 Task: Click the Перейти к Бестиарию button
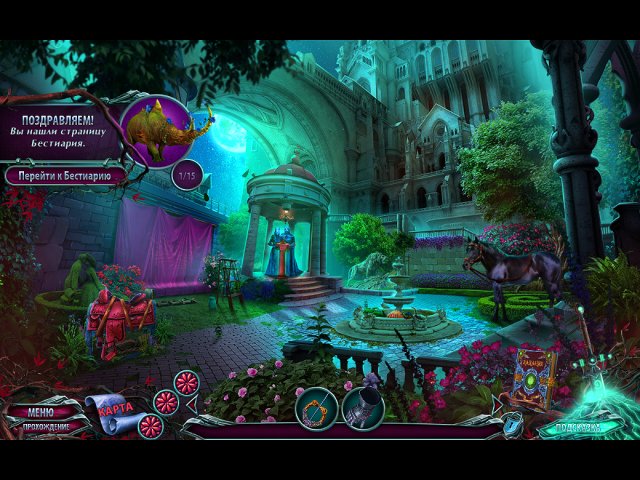(x=66, y=175)
